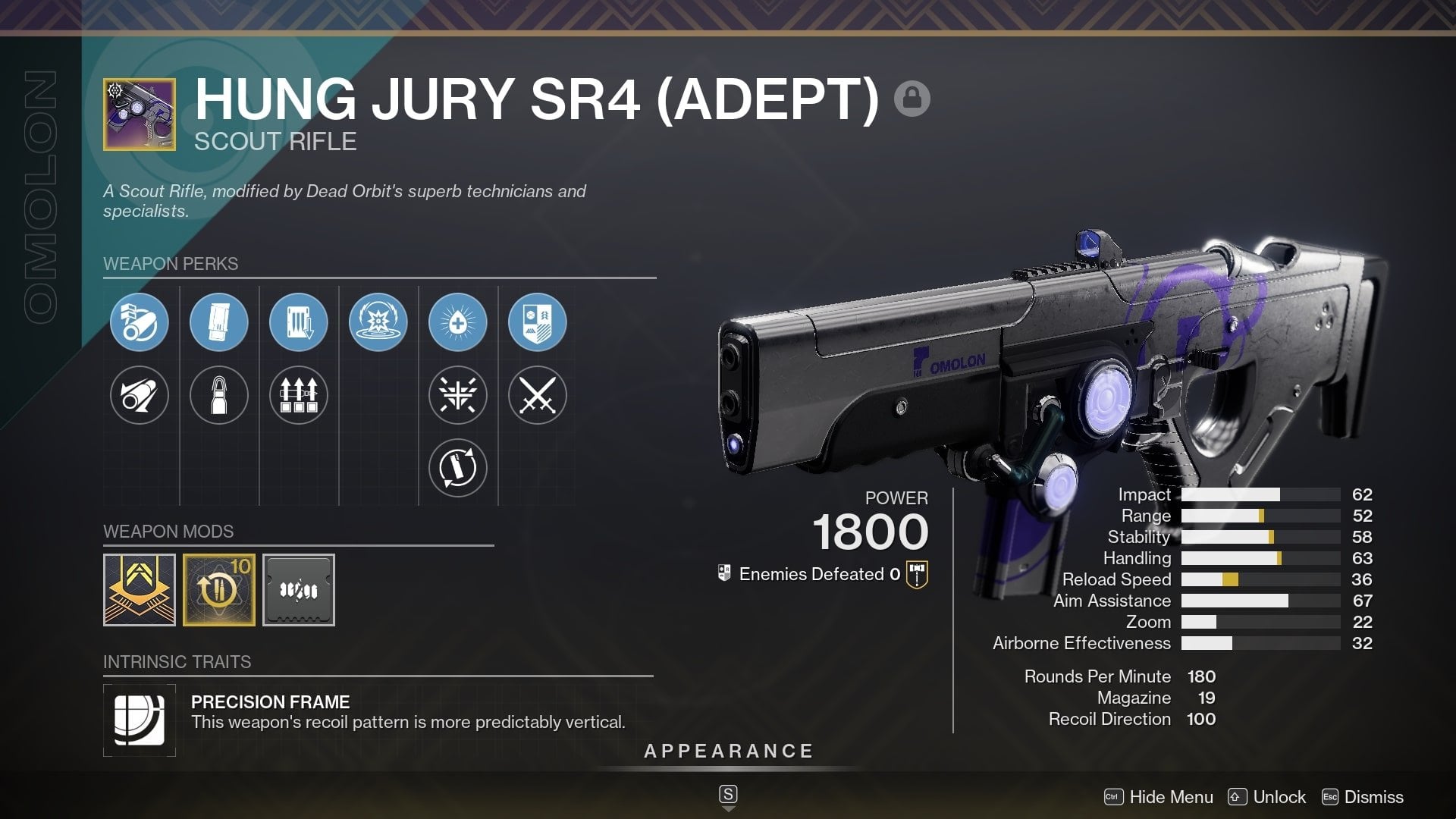Select the armor-piercing bullet magazine perk
Screen dimensions: 1456x819
[x=219, y=395]
